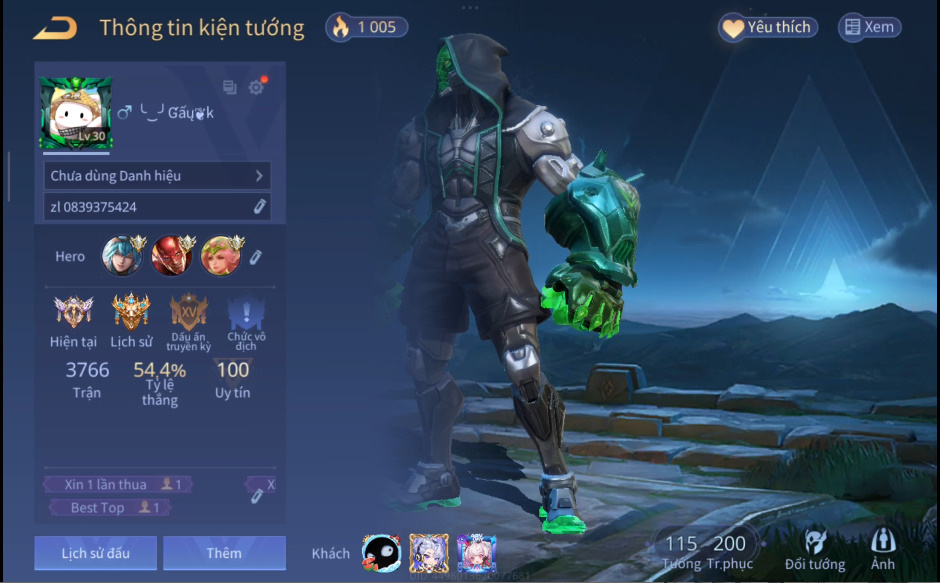Edit the signature text zl 0839375424

pos(259,207)
